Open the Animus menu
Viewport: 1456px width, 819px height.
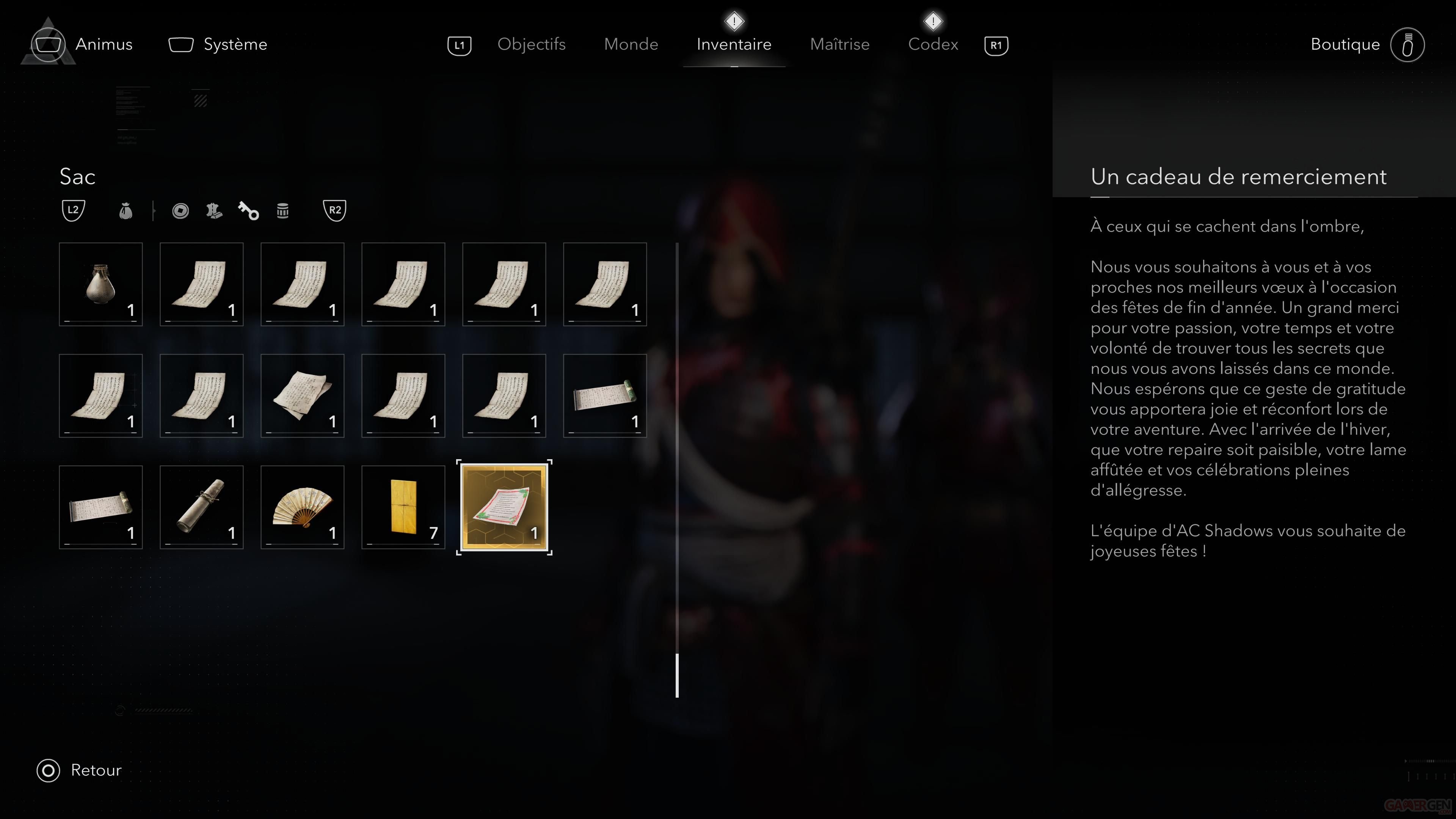(104, 44)
